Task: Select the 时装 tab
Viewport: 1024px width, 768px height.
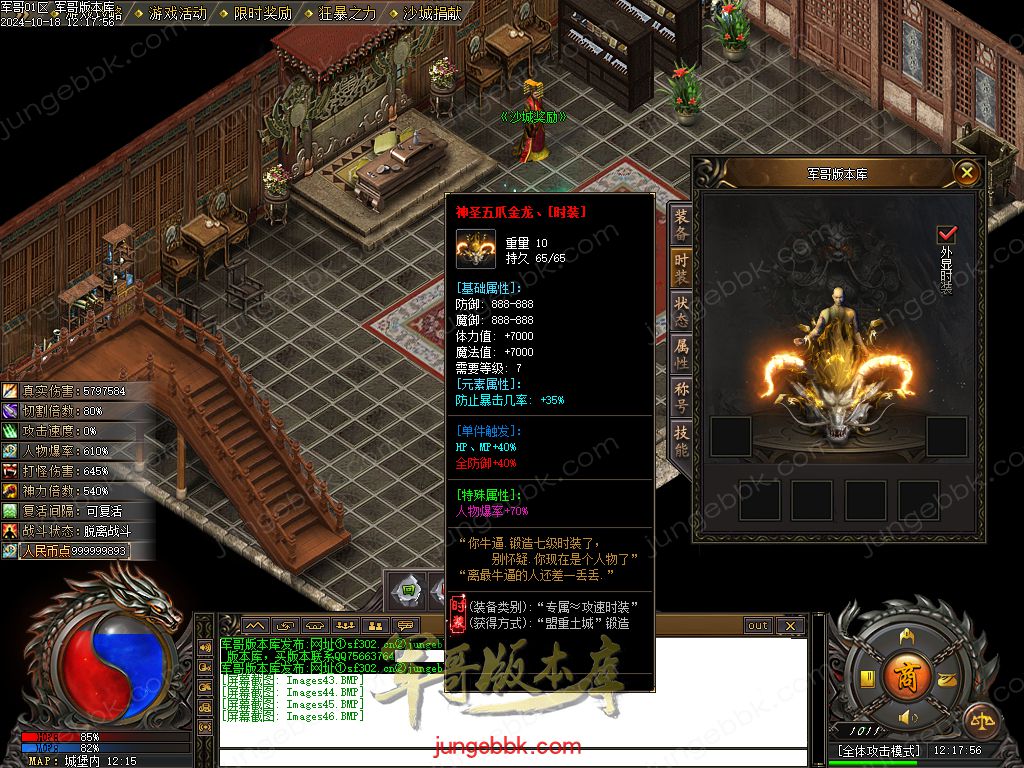Action: tap(681, 268)
